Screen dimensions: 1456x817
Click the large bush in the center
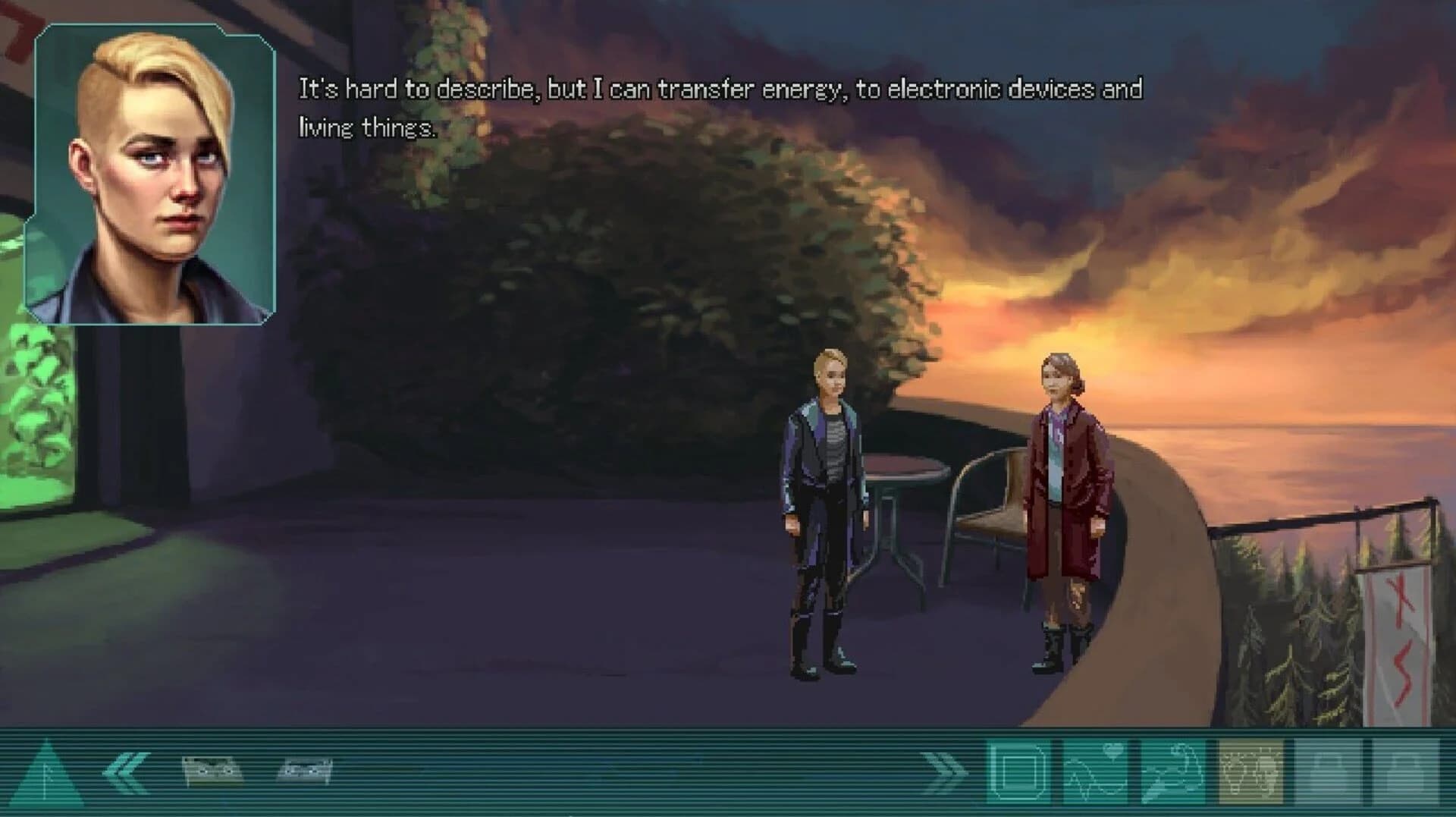[660, 266]
